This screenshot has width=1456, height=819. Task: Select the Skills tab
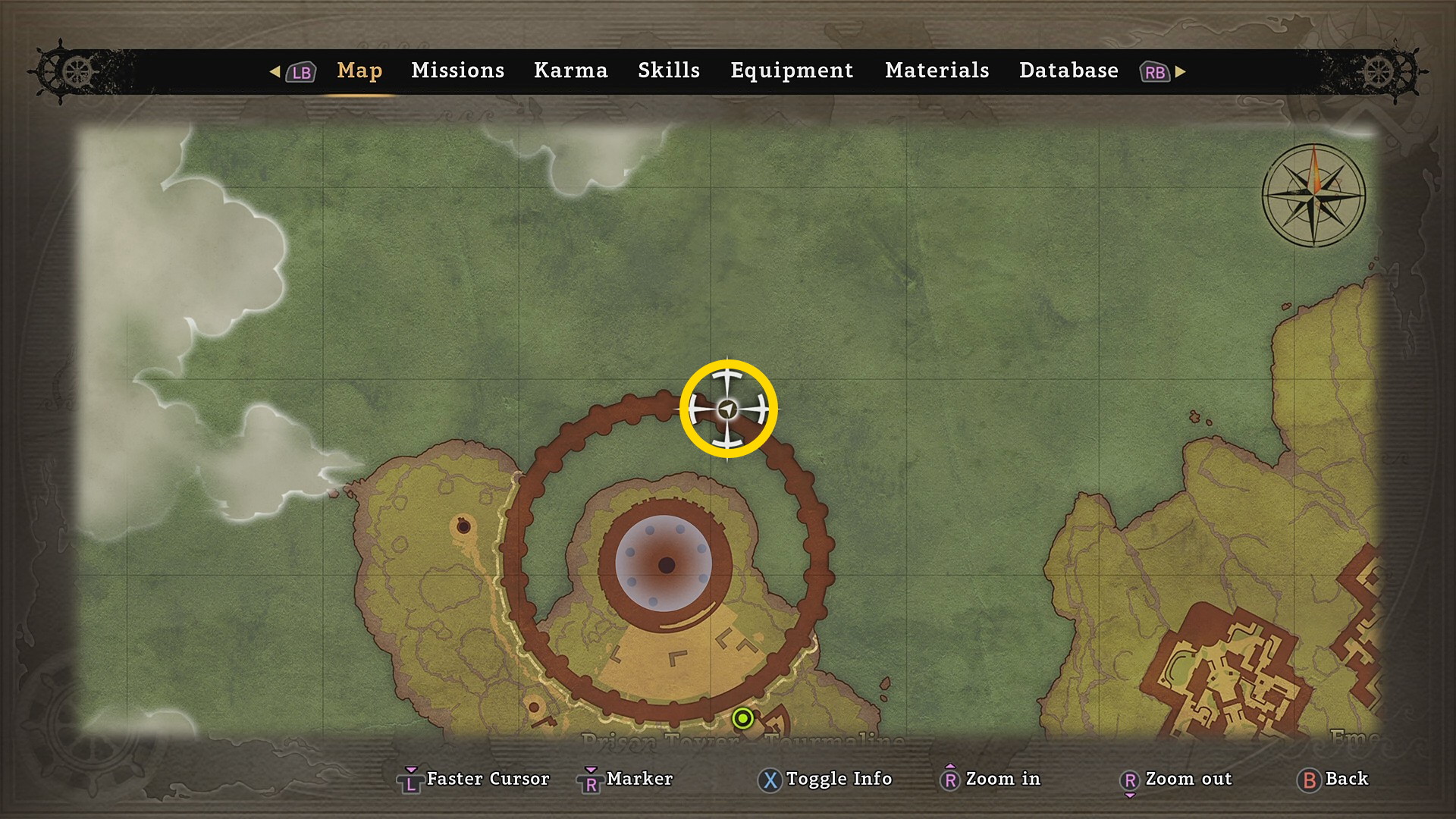tap(668, 71)
